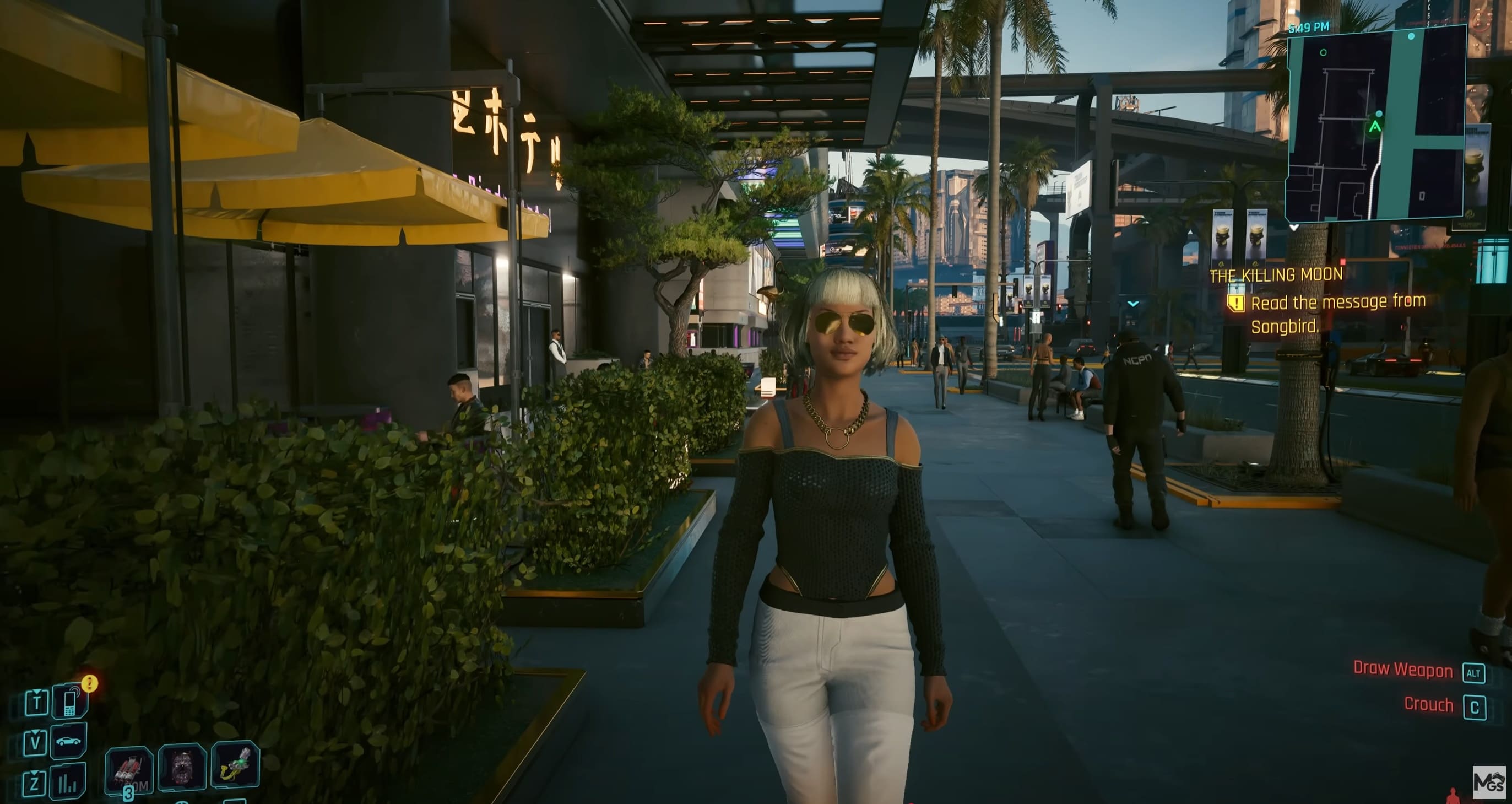
Task: Click the white arrow below the minimap
Action: coord(1294,227)
